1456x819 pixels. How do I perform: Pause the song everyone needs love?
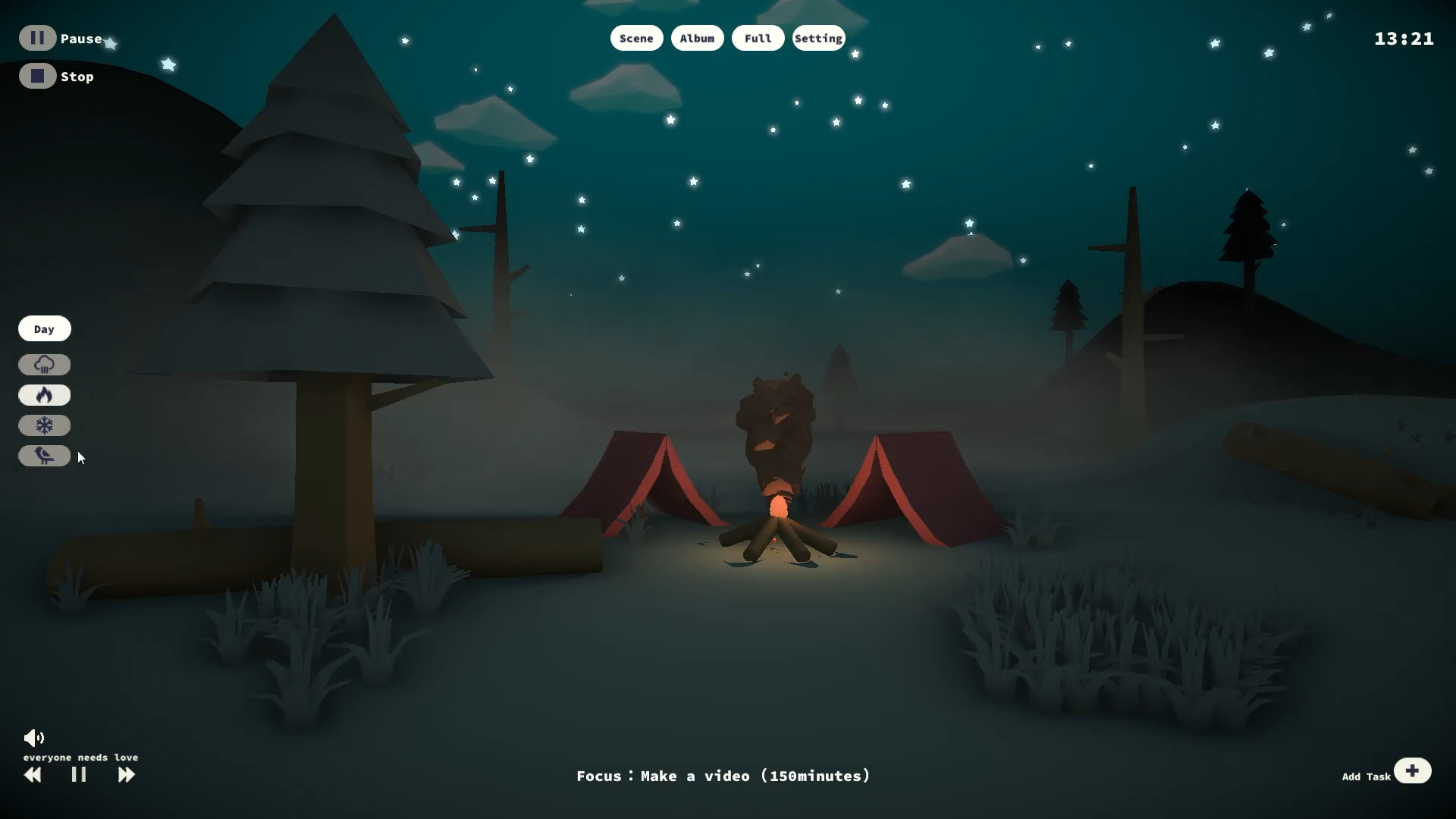pyautogui.click(x=78, y=775)
